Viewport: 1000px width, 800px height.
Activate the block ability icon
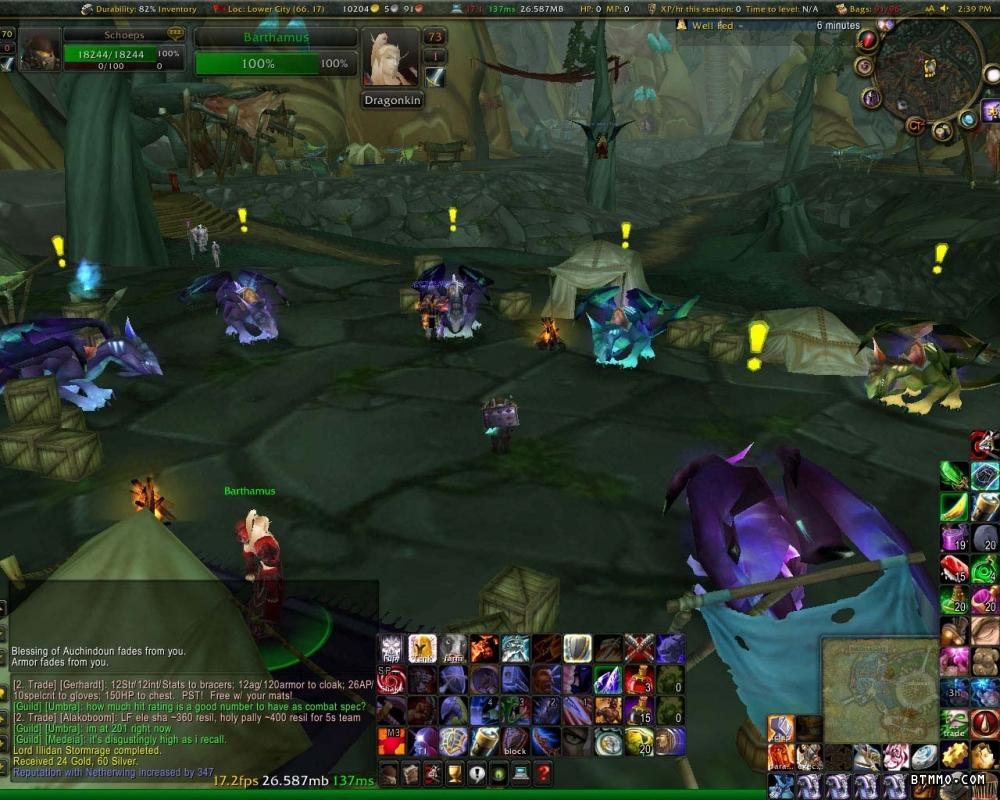(x=515, y=742)
